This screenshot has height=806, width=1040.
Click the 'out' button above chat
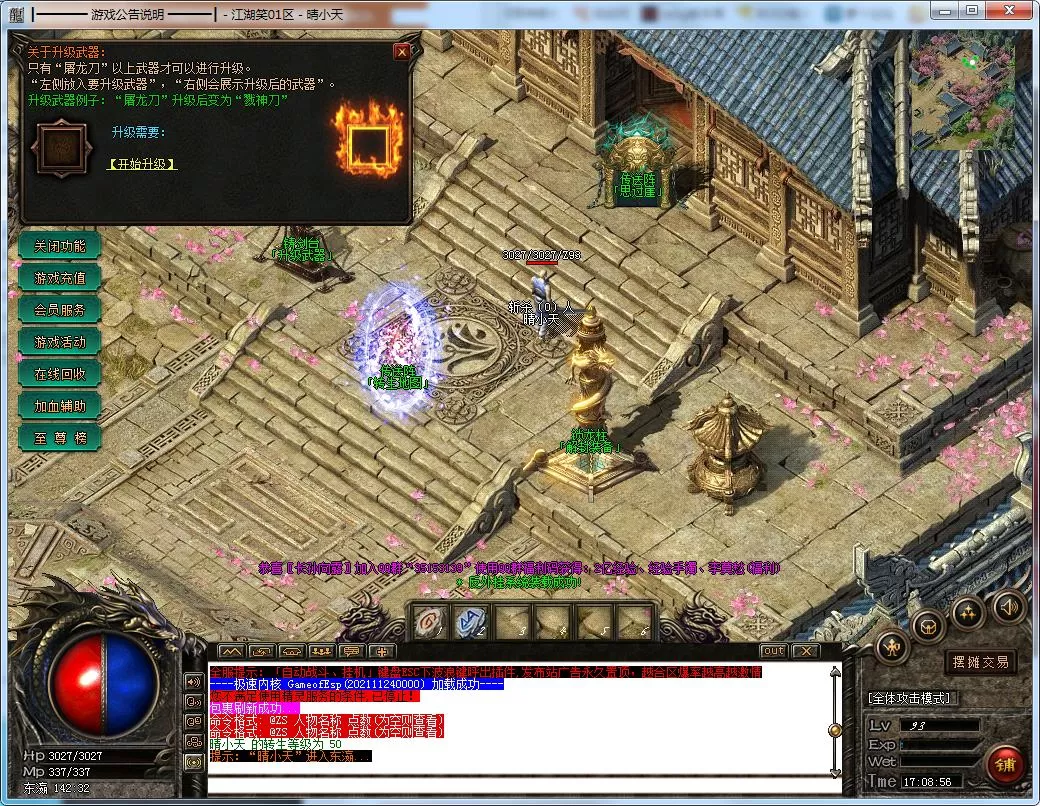[x=773, y=651]
